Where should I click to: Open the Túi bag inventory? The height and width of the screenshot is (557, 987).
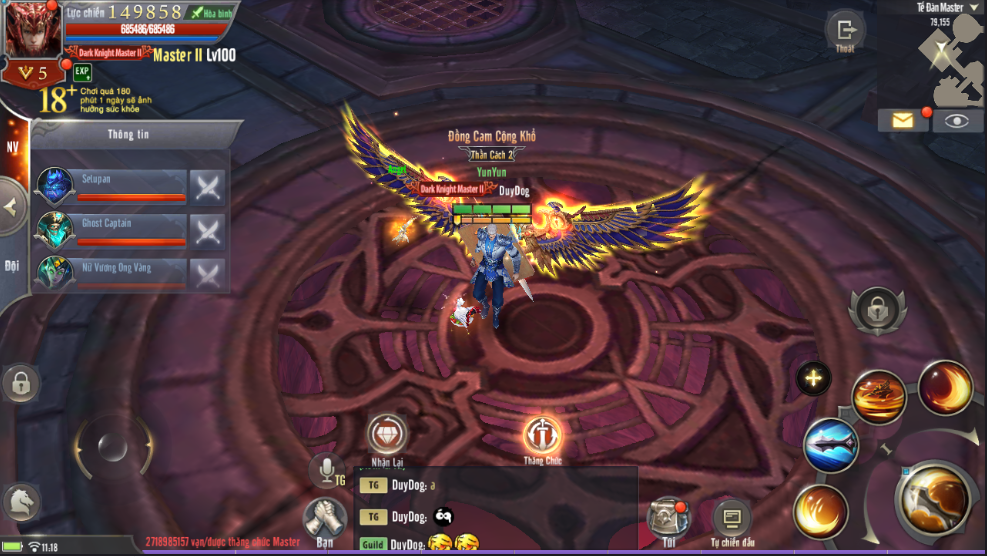point(668,516)
